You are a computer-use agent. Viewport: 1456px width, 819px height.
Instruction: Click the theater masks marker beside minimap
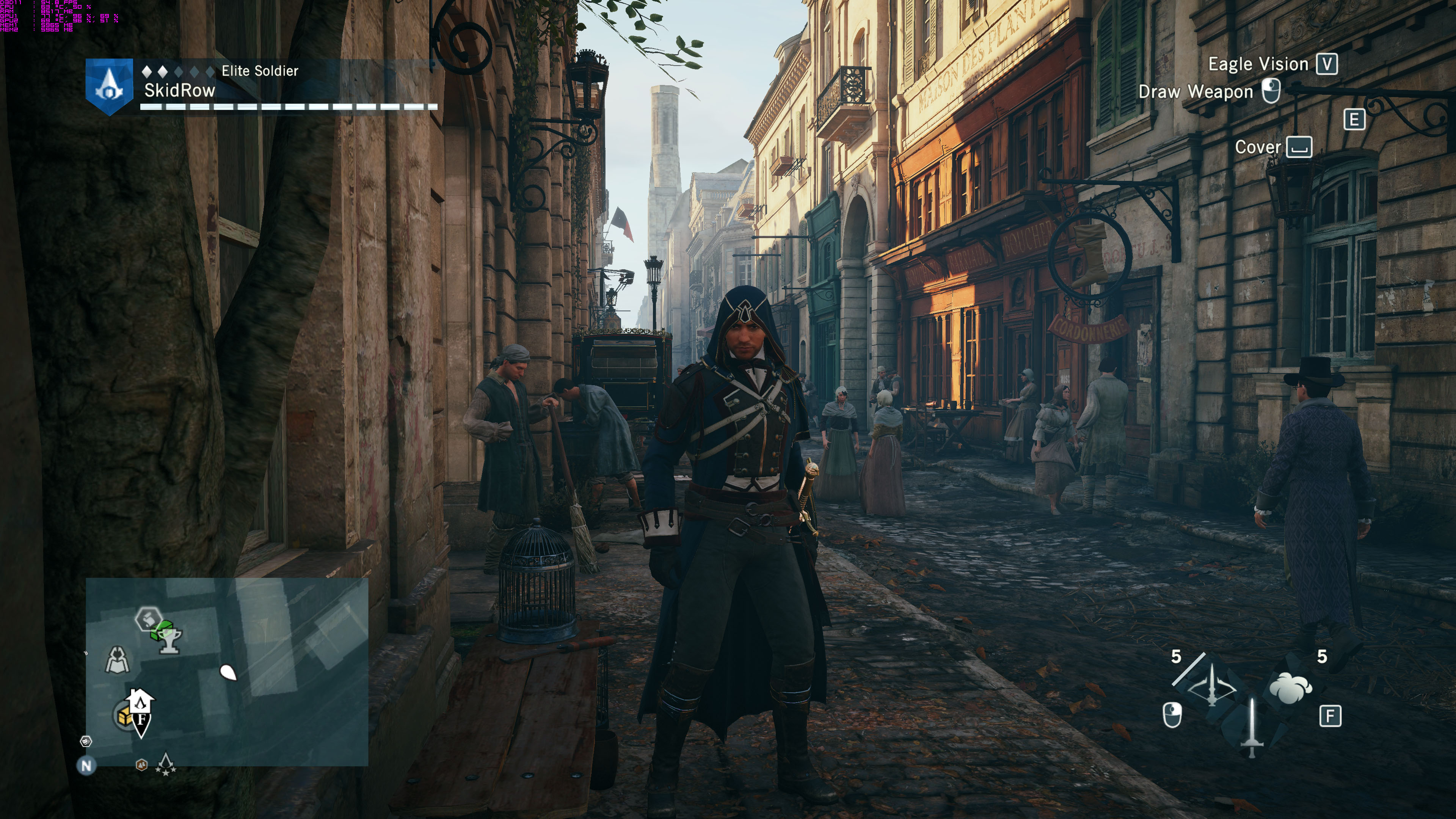point(86,741)
